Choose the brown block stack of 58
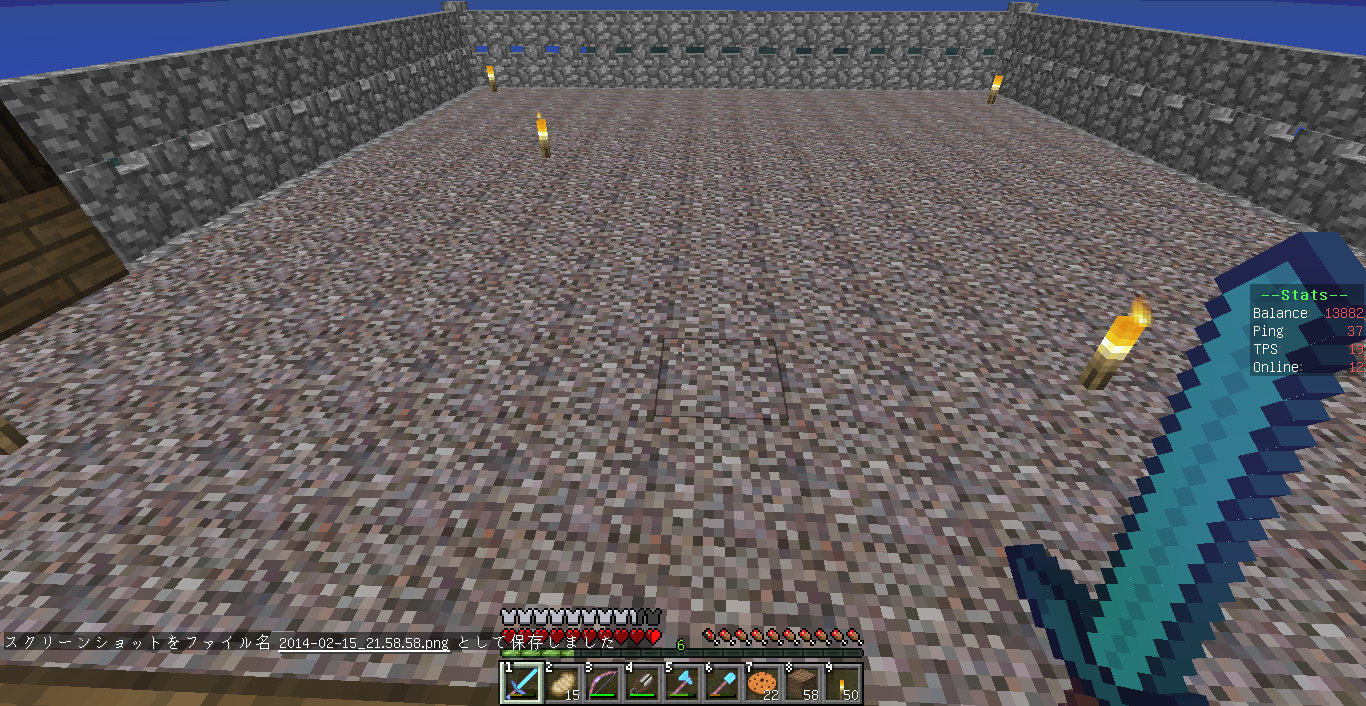 coord(802,683)
